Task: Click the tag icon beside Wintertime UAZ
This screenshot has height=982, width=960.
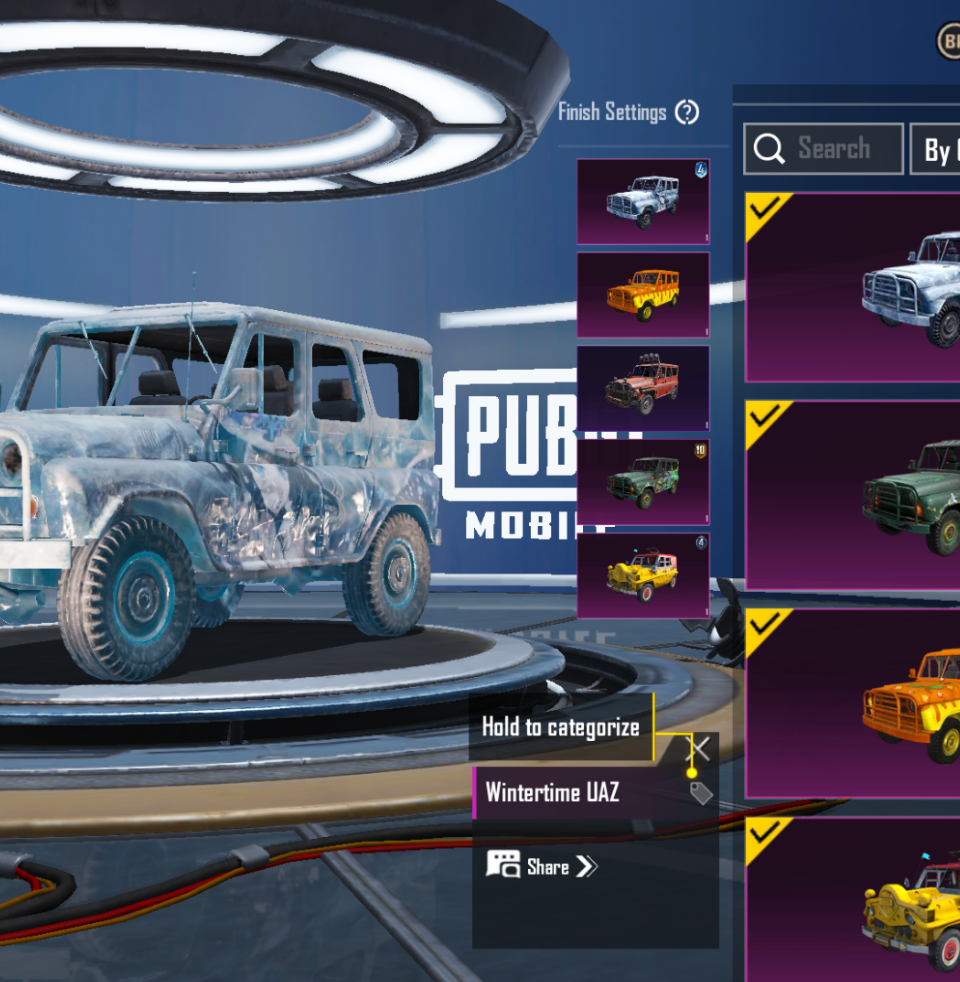Action: (x=701, y=793)
